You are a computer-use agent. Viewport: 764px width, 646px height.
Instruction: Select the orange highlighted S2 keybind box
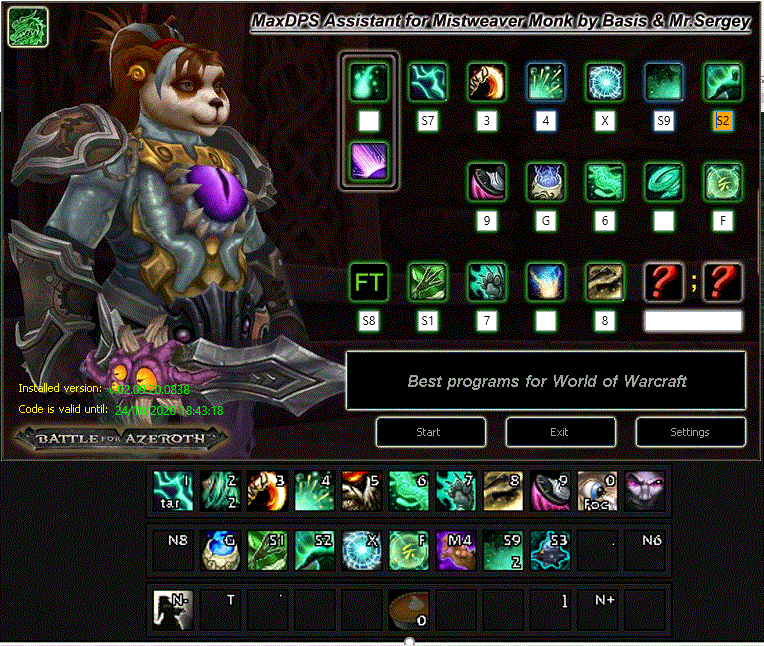(x=723, y=122)
